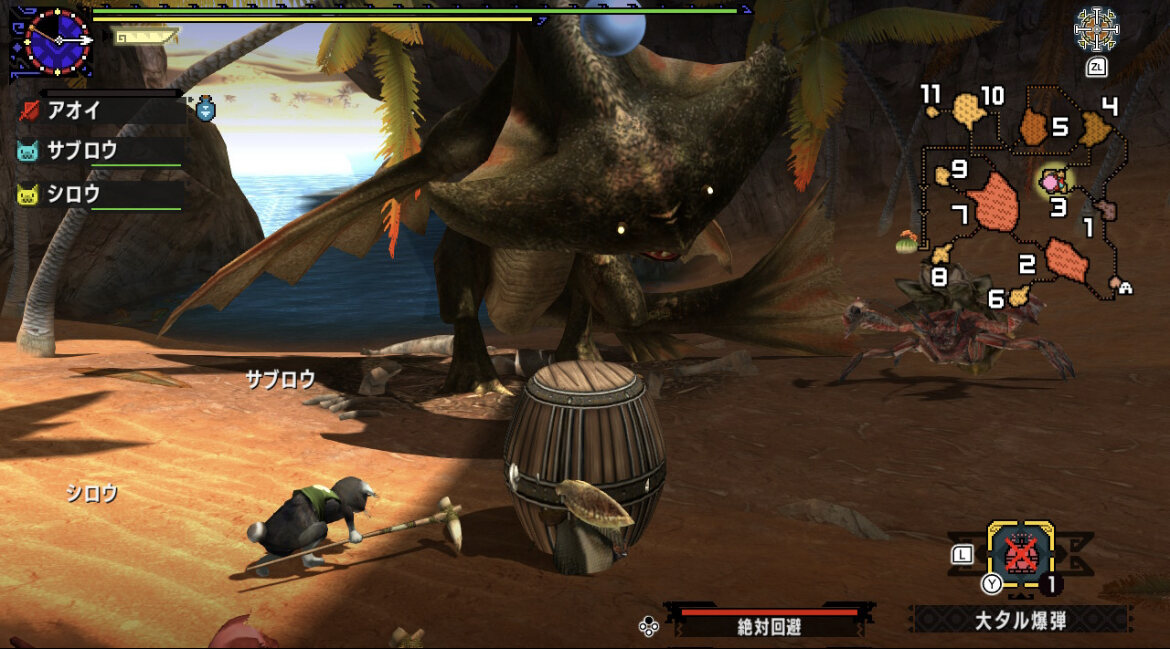Click the target camera icon
Image resolution: width=1170 pixels, height=649 pixels.
click(1096, 30)
